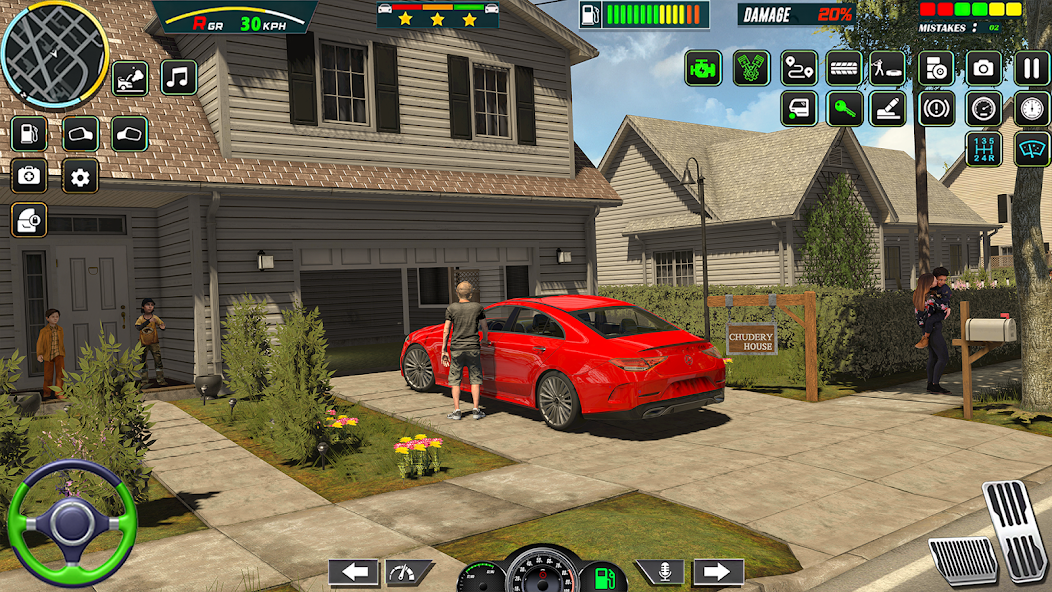Select the first aid kit icon

tap(29, 177)
